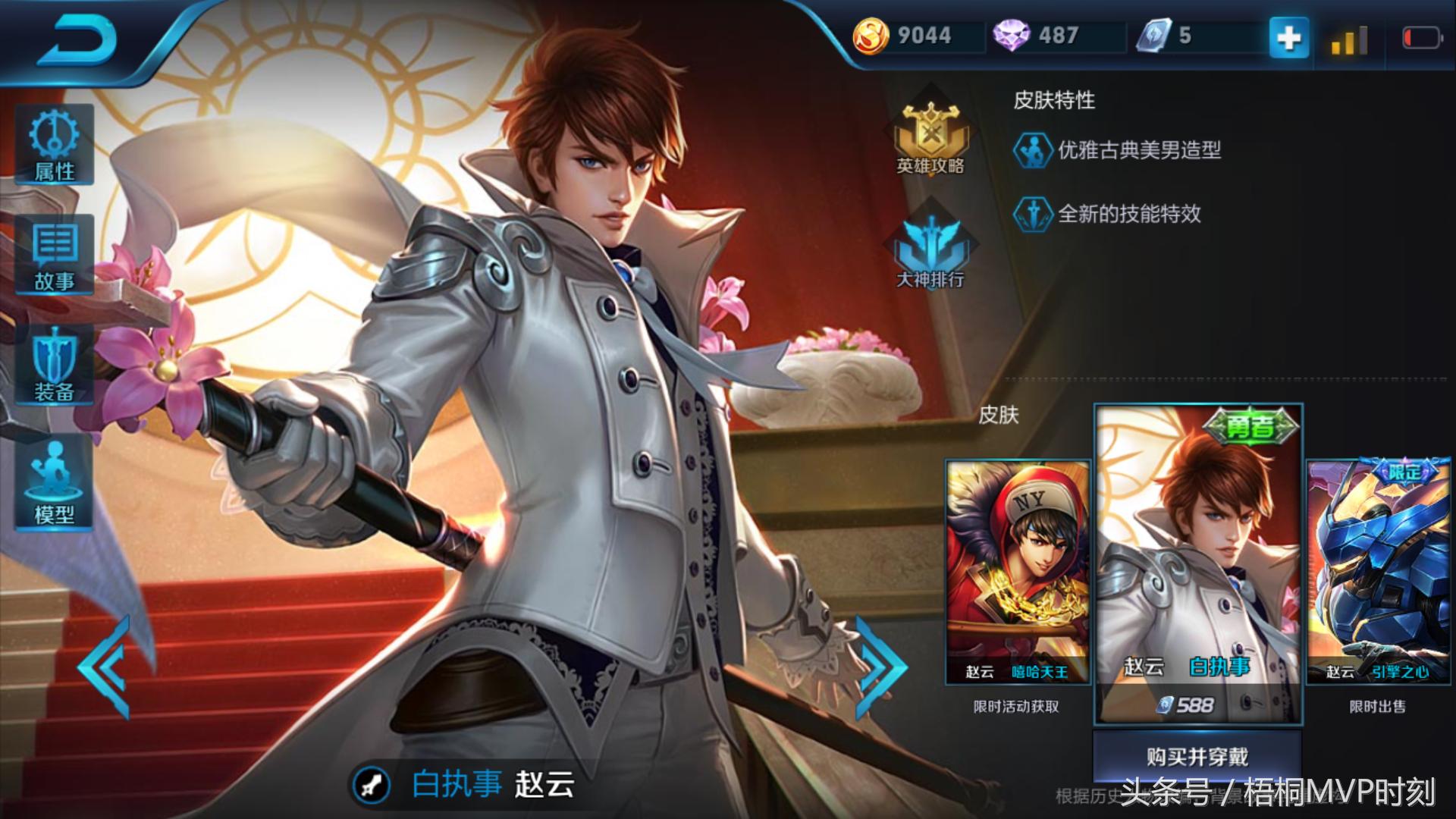The width and height of the screenshot is (1456, 819).
Task: Add currency with the blue plus button
Action: coord(1288,38)
